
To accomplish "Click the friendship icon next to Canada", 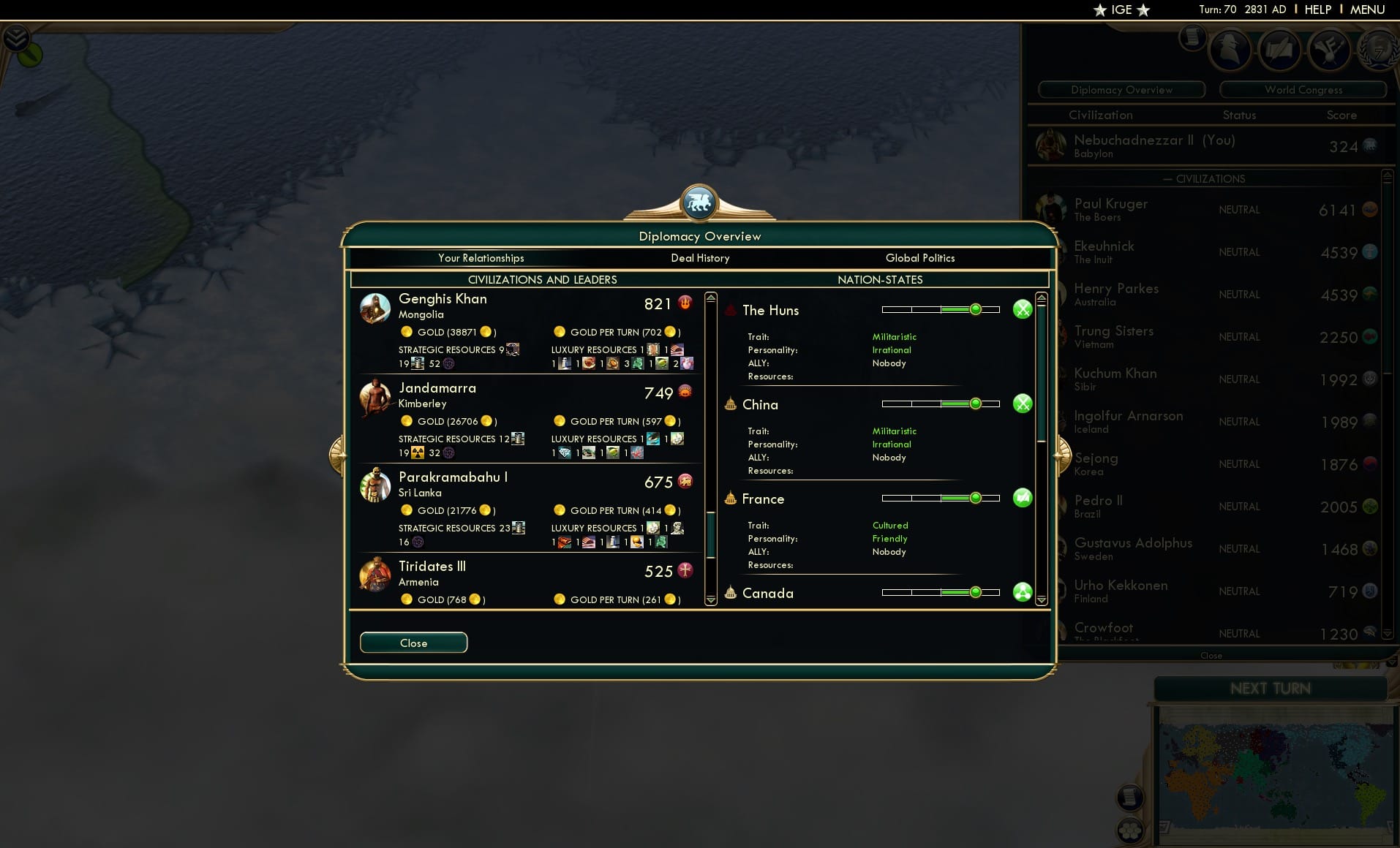I will [x=1023, y=592].
